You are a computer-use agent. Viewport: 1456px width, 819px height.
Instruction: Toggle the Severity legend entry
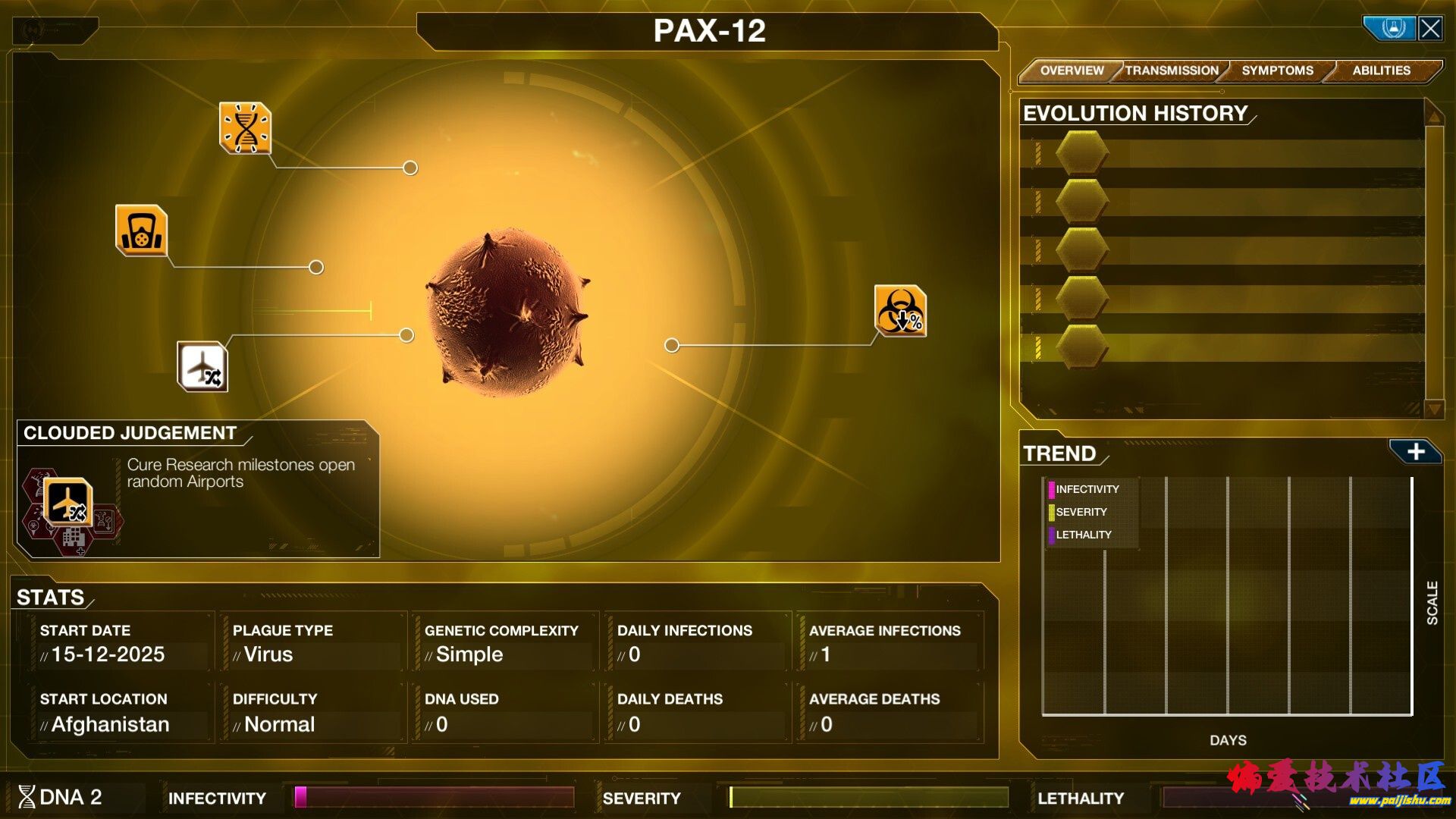(1080, 513)
